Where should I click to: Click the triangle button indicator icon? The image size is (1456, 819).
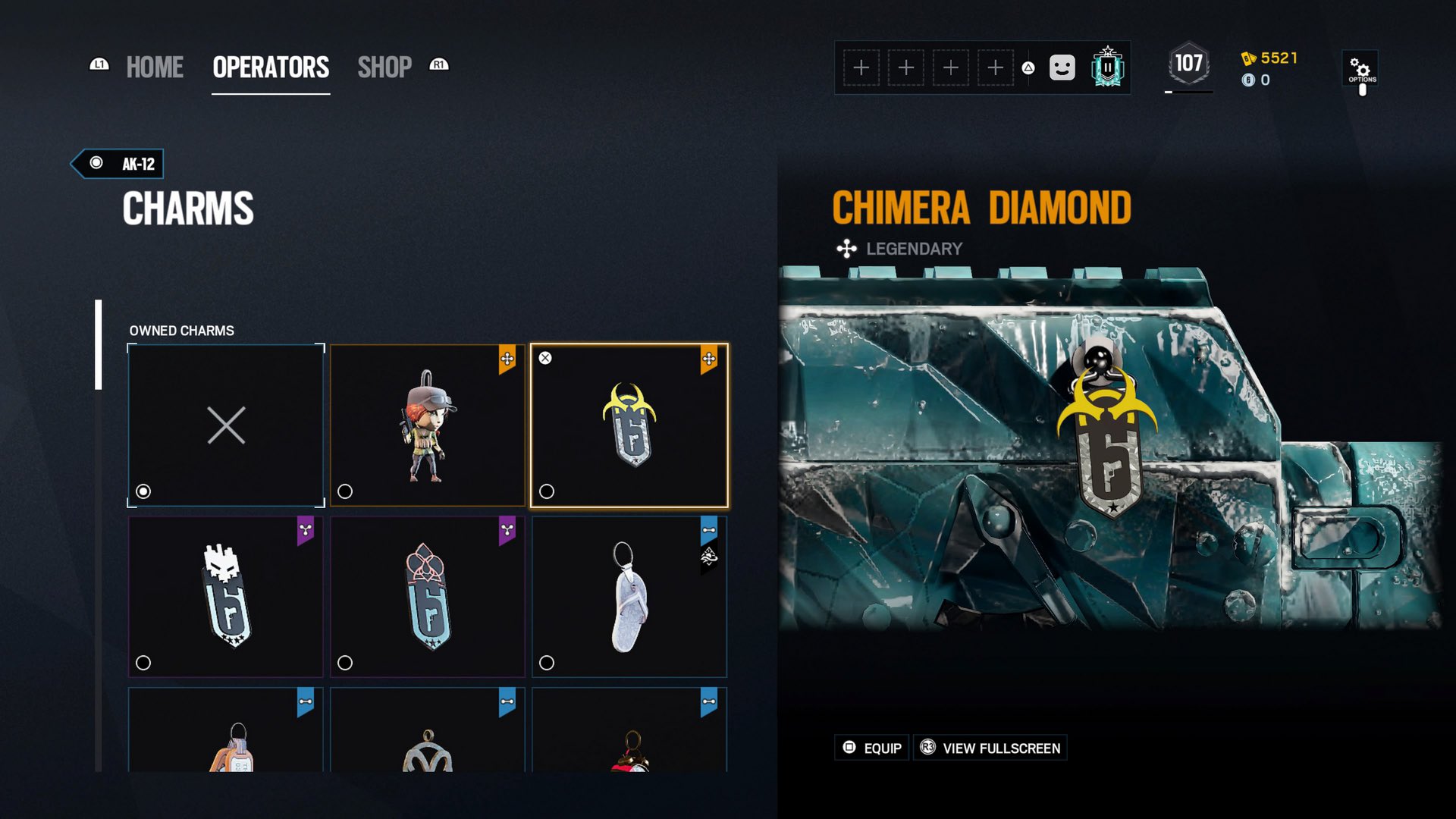(1027, 67)
